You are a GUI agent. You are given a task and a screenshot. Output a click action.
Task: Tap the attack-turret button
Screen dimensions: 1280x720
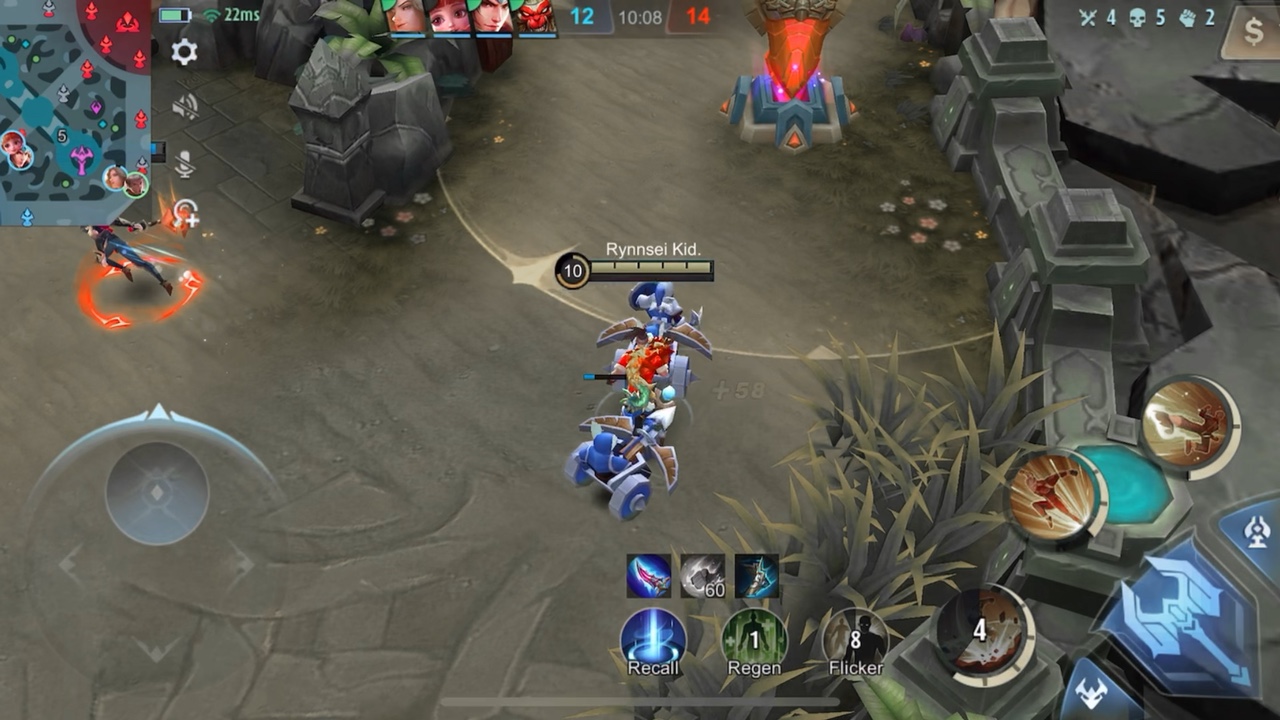coord(1257,532)
